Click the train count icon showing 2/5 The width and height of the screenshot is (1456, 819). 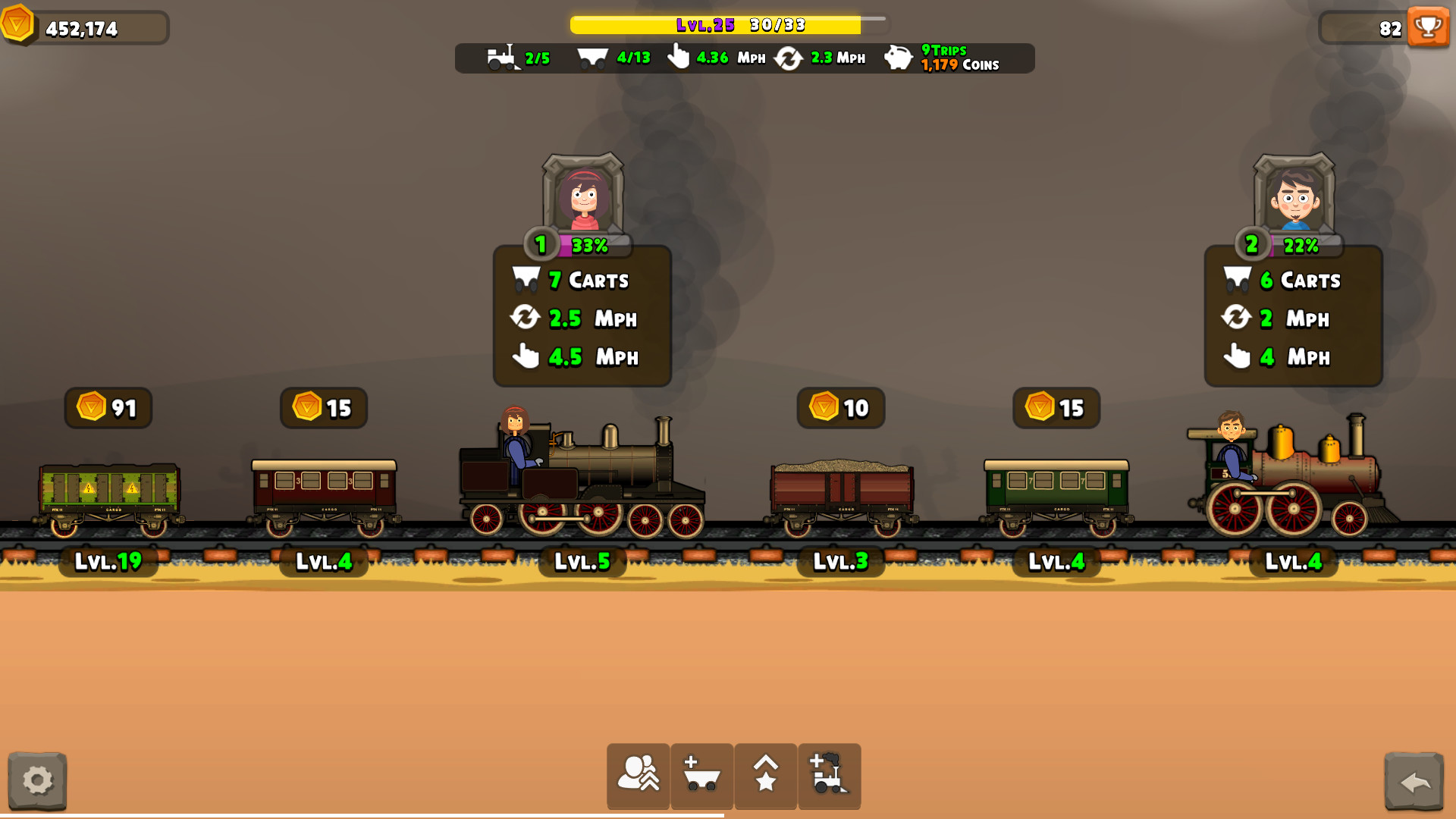point(504,58)
